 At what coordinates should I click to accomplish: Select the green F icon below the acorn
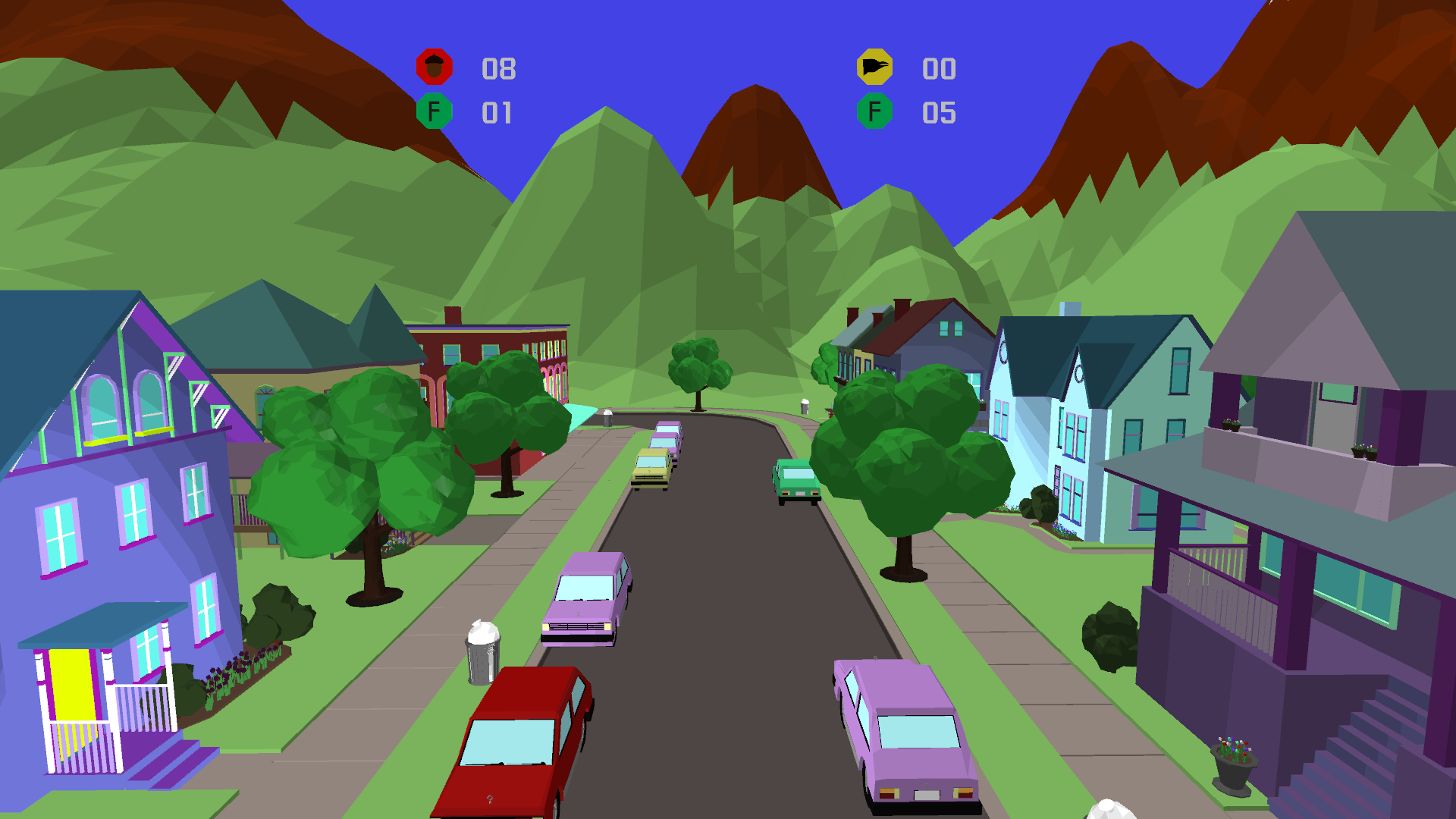435,111
